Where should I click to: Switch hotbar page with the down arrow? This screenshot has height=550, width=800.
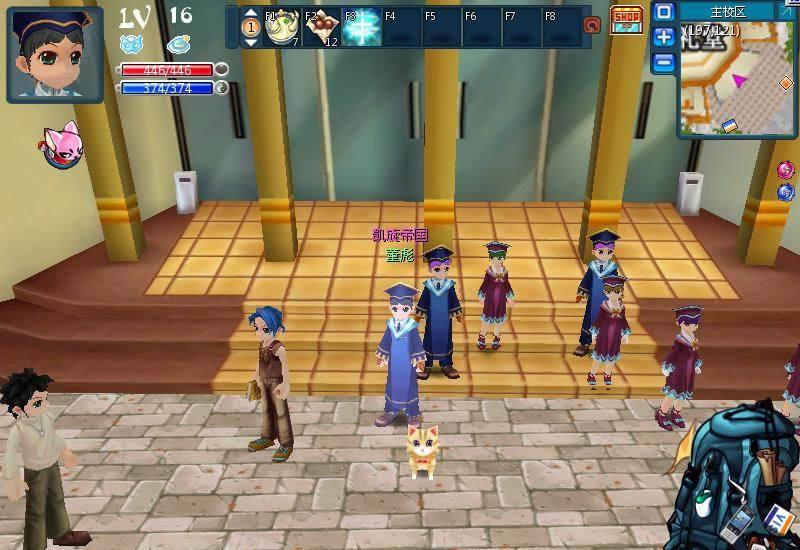[251, 41]
